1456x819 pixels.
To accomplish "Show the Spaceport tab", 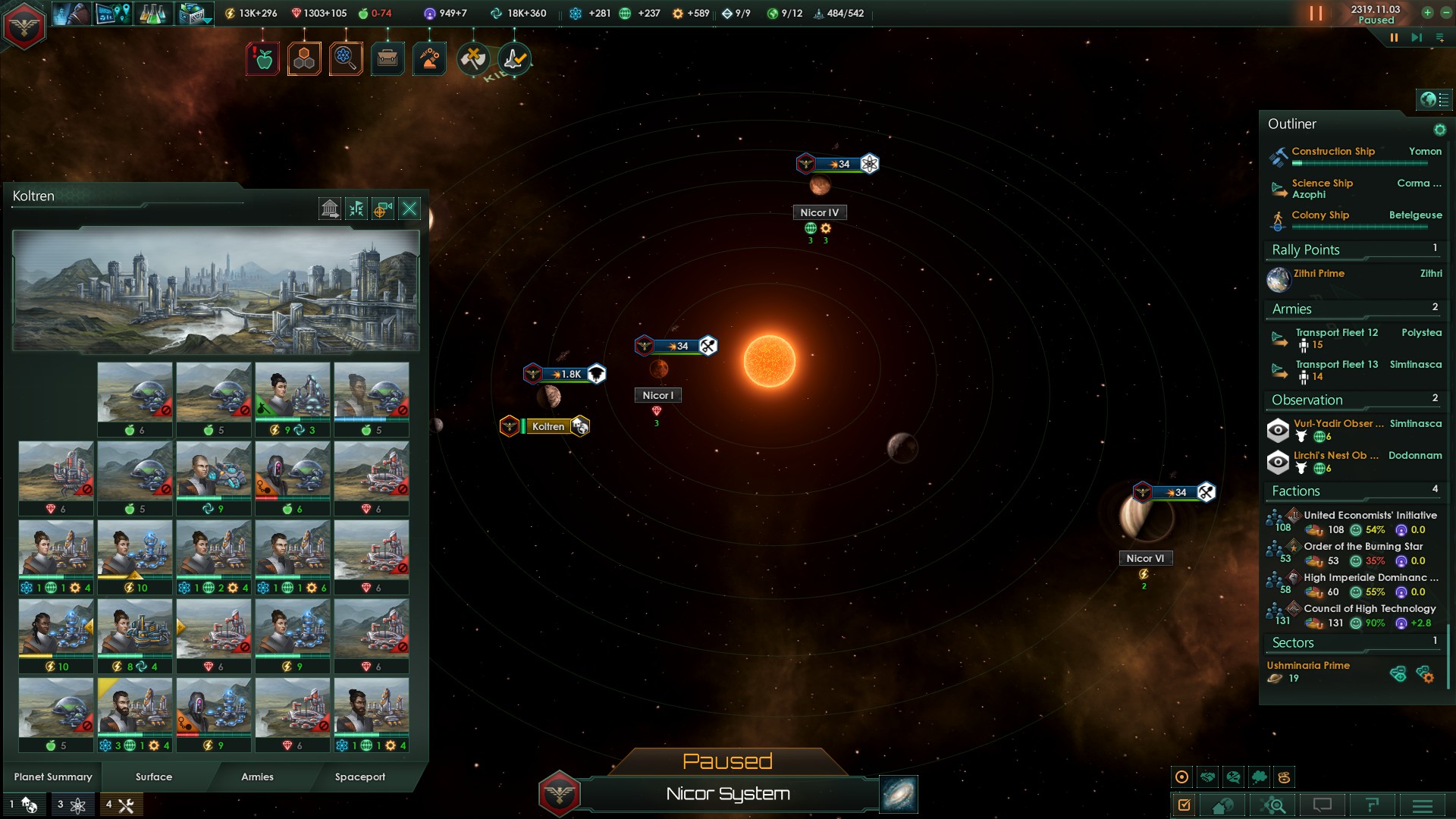I will point(360,777).
